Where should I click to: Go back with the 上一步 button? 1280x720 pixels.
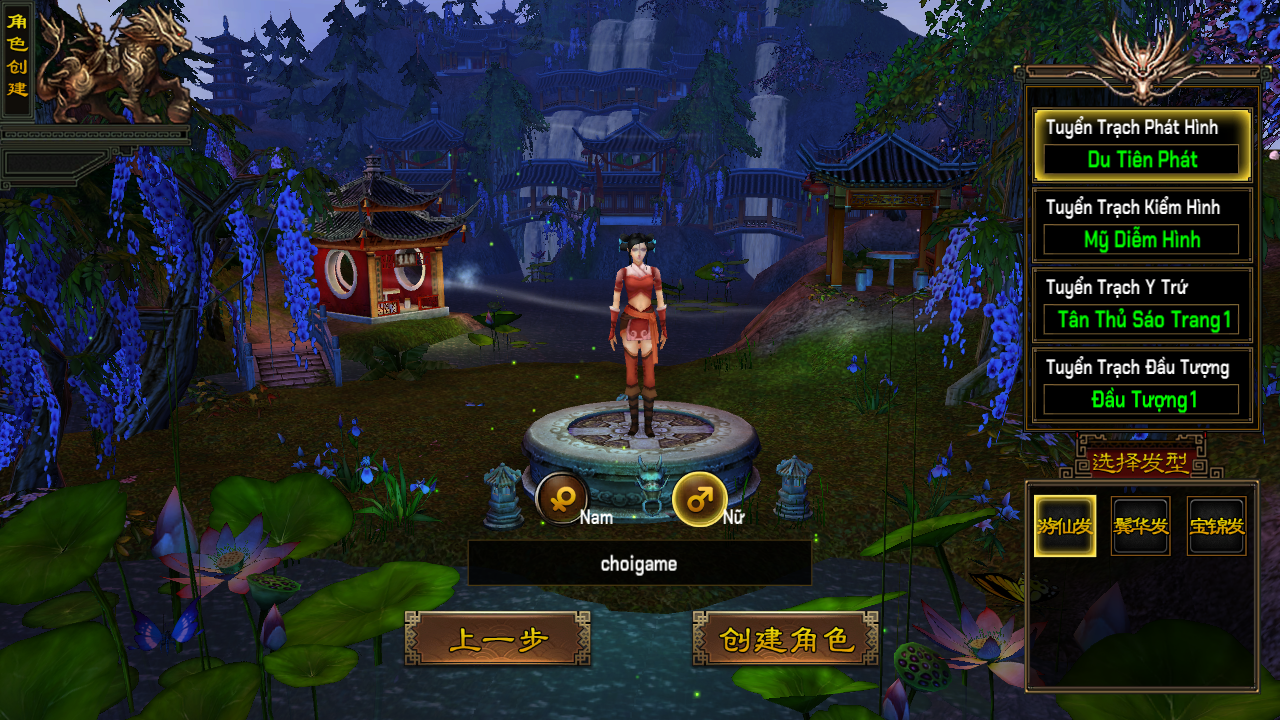(x=498, y=639)
